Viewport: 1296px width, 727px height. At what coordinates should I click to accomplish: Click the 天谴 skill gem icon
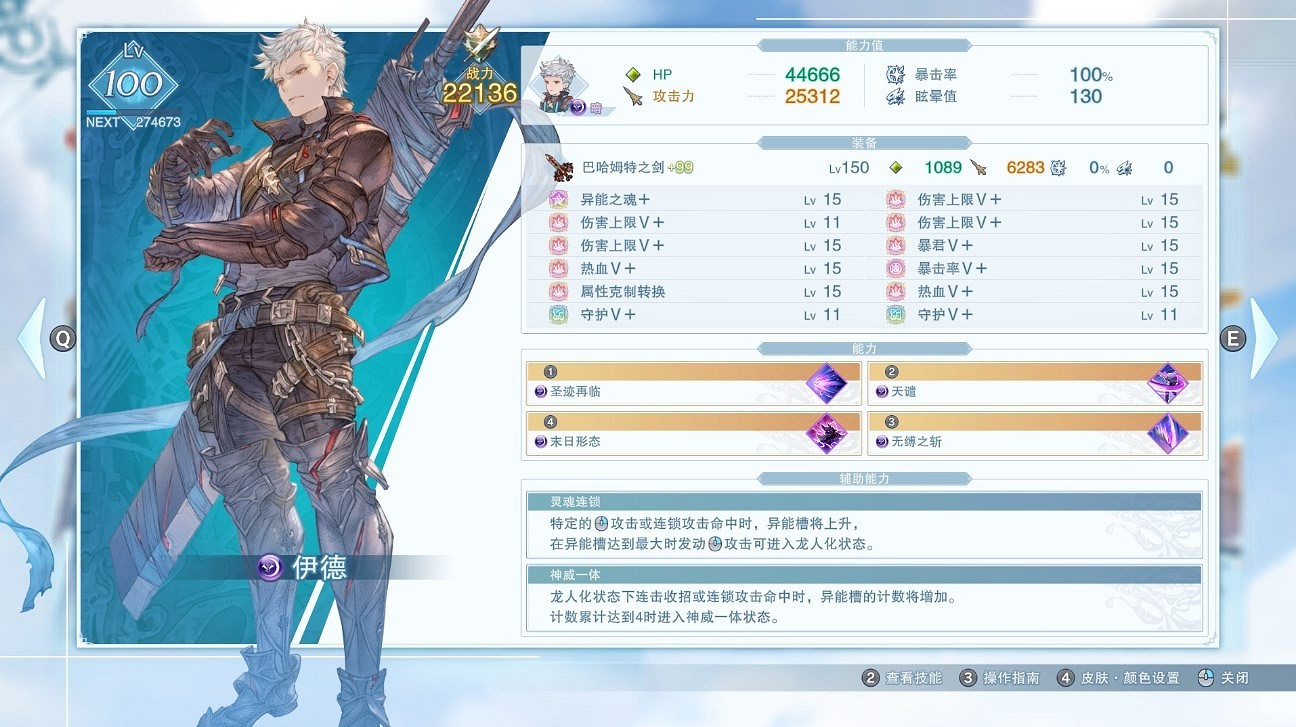[x=1170, y=381]
